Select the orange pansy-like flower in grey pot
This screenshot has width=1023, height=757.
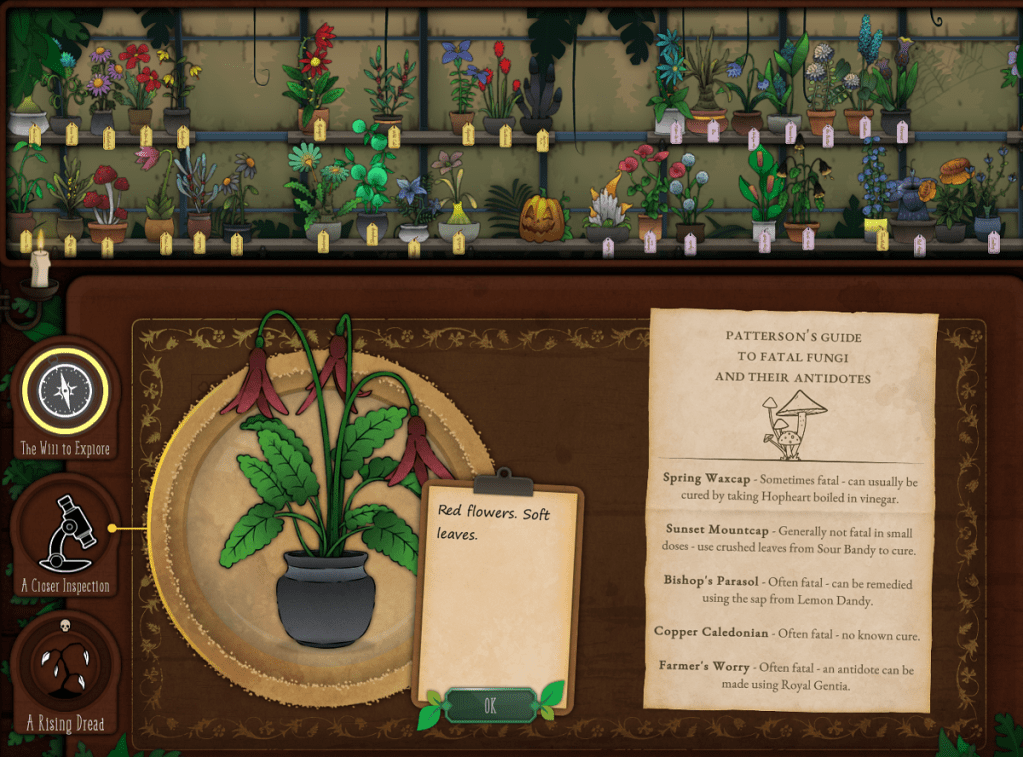[x=954, y=195]
